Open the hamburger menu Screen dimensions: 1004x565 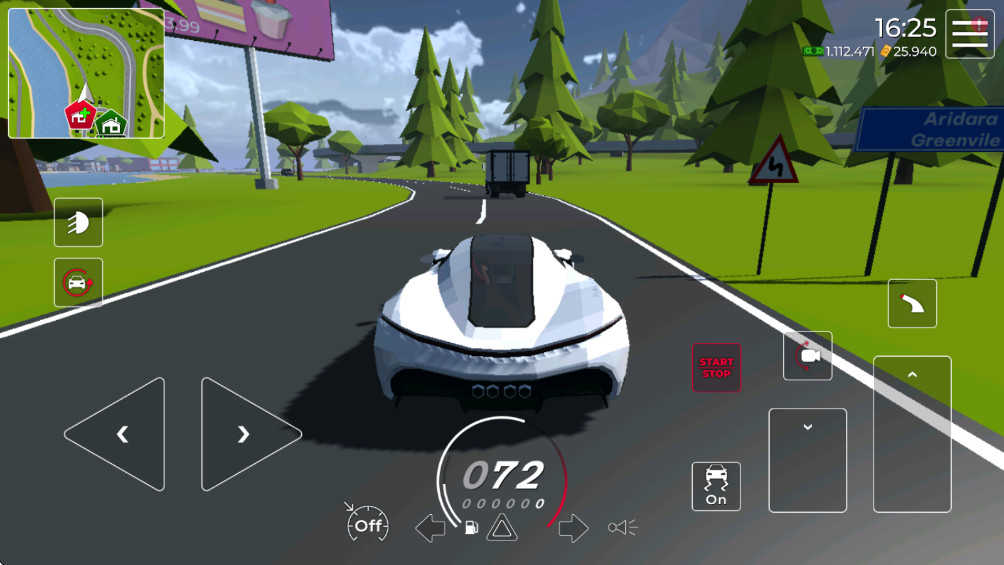(x=969, y=33)
